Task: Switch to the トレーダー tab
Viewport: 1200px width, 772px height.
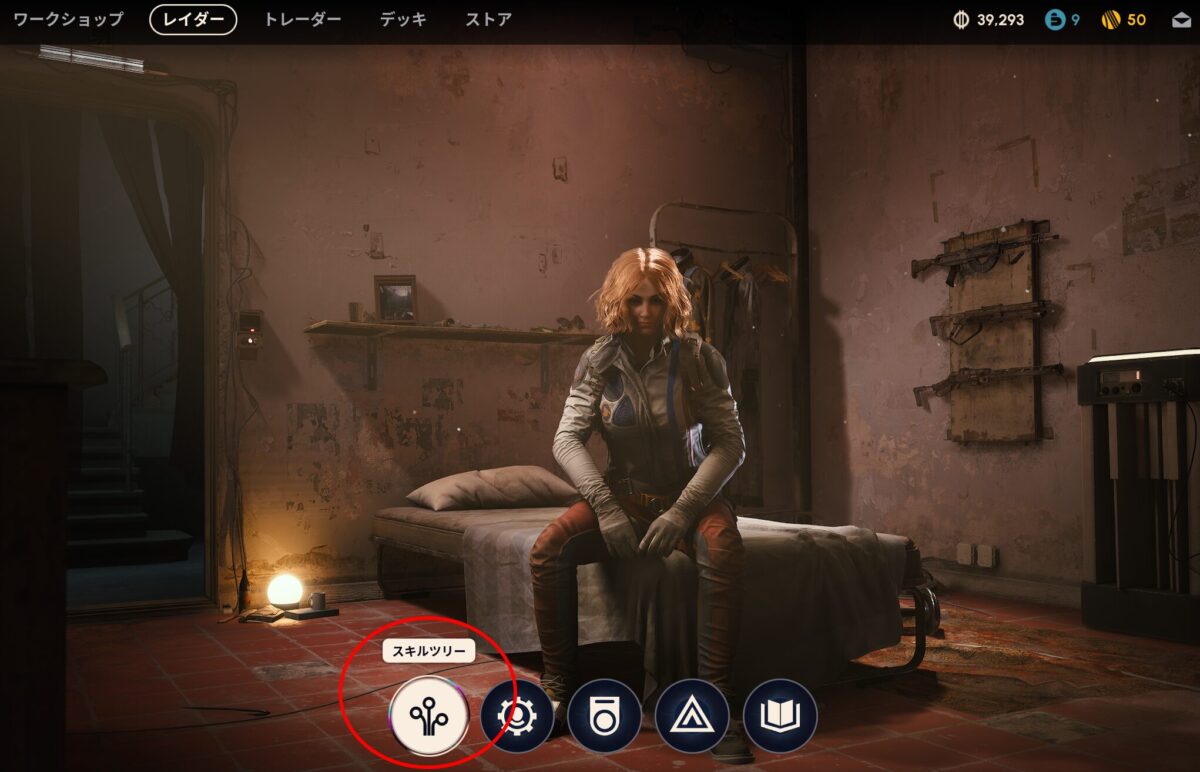Action: pyautogui.click(x=302, y=20)
